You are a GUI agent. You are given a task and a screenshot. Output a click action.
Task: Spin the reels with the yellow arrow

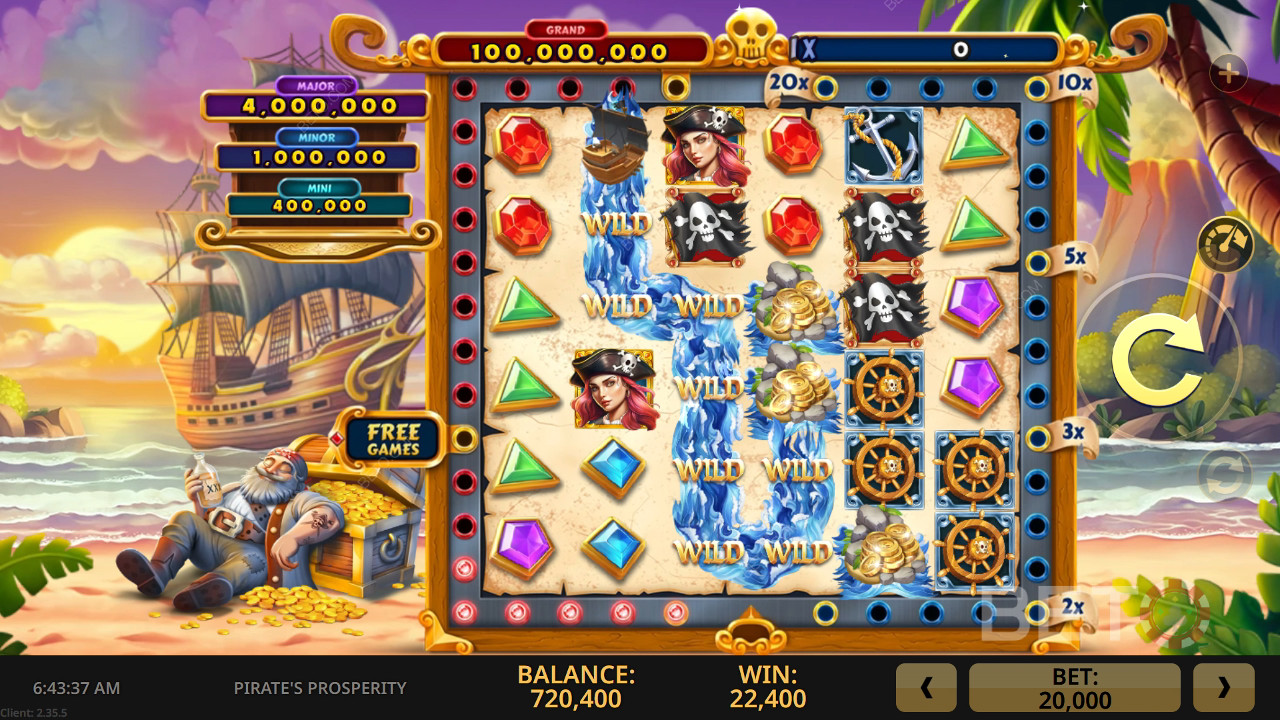tap(1160, 357)
